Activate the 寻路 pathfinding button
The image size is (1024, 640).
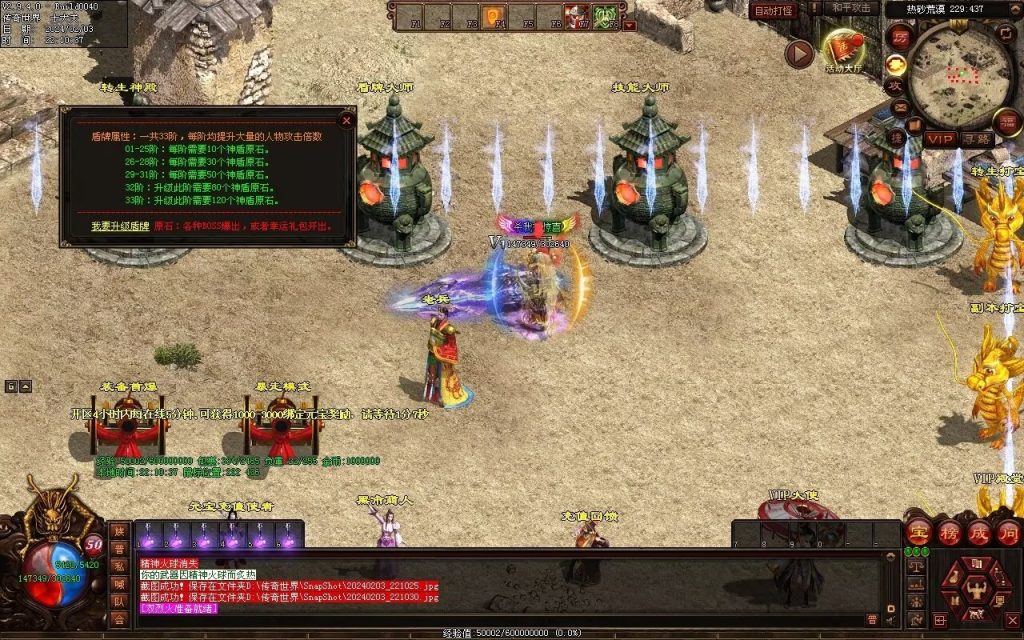pyautogui.click(x=977, y=139)
